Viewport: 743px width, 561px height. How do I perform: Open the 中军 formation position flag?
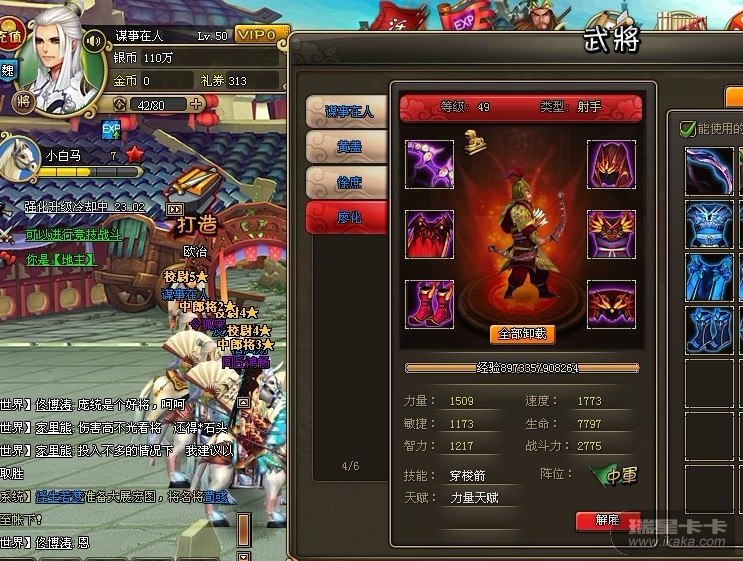pos(613,477)
